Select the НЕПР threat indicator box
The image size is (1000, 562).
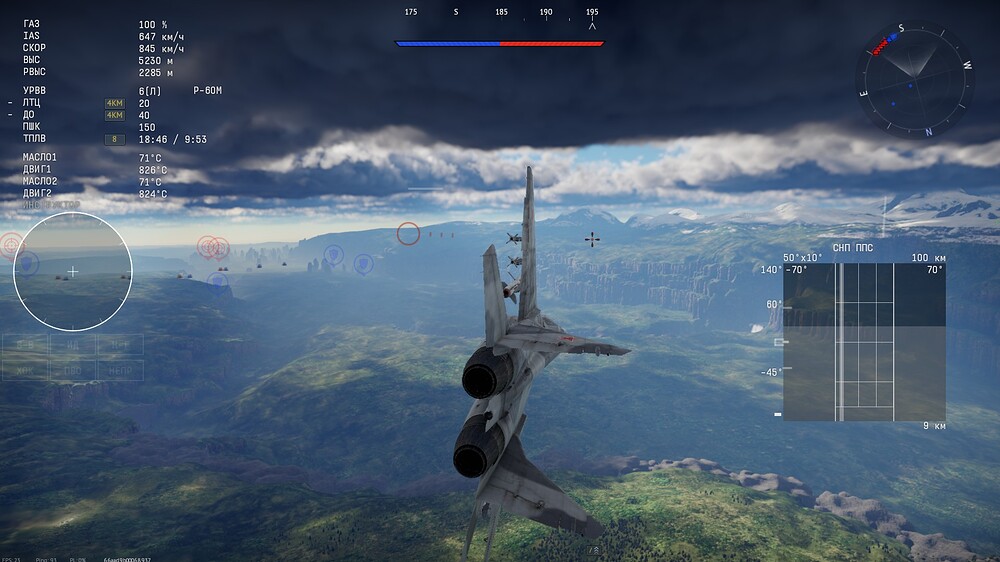(120, 369)
